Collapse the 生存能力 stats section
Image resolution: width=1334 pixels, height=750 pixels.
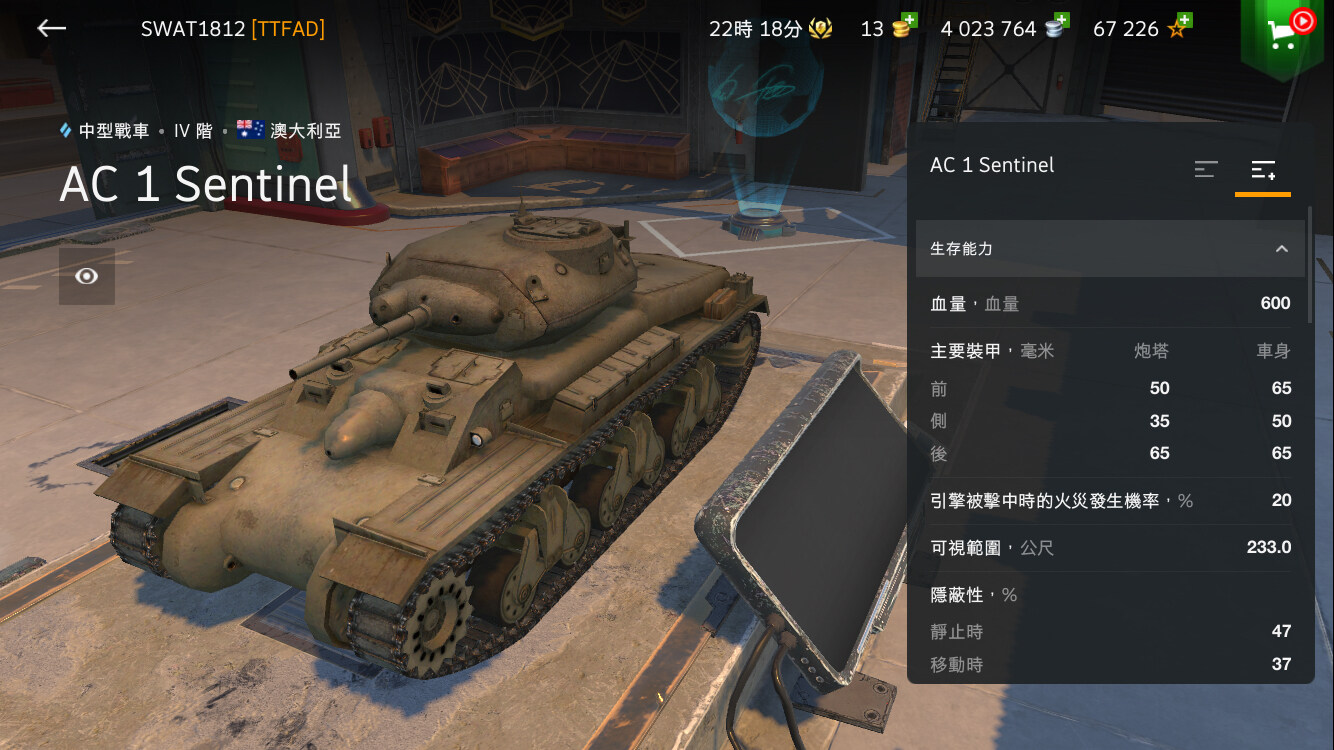pos(1280,248)
